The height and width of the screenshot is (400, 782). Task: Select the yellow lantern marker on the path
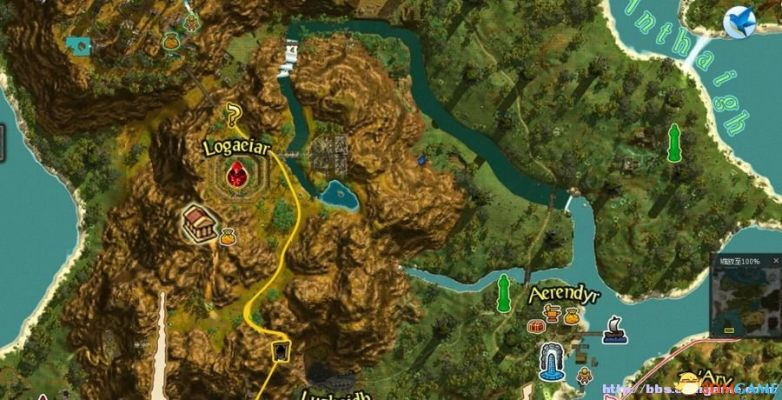(x=280, y=351)
